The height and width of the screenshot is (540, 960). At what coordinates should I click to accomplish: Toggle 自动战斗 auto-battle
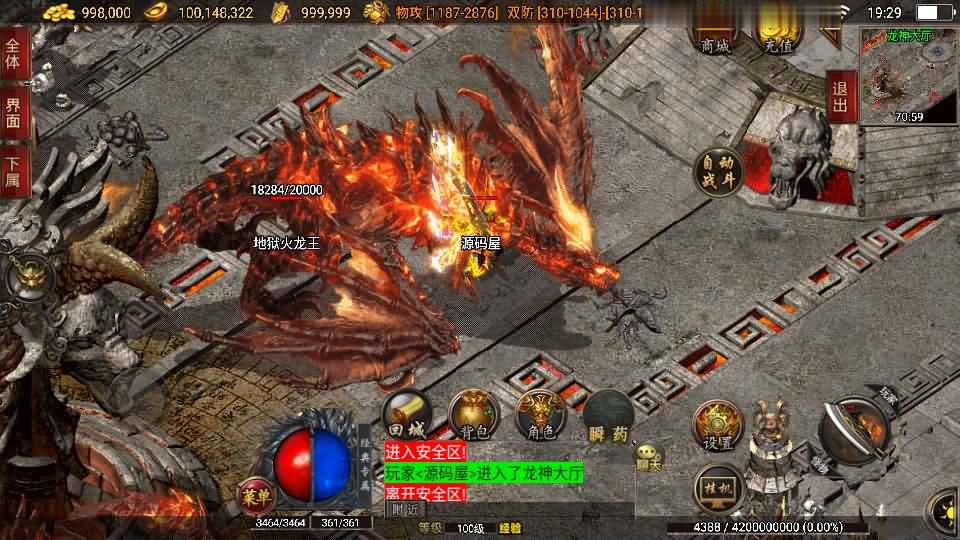pos(721,171)
